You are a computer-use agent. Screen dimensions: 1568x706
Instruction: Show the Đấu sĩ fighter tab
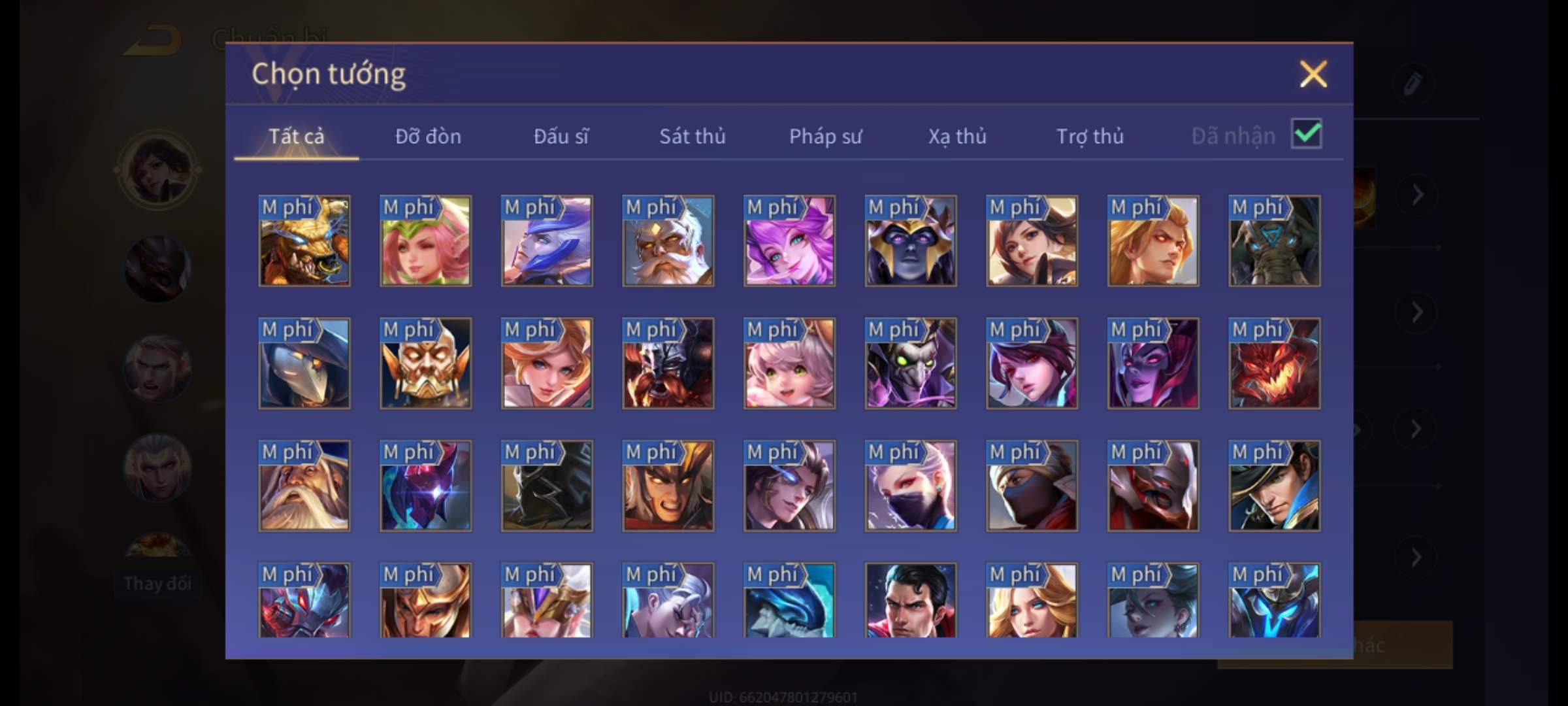click(x=561, y=136)
